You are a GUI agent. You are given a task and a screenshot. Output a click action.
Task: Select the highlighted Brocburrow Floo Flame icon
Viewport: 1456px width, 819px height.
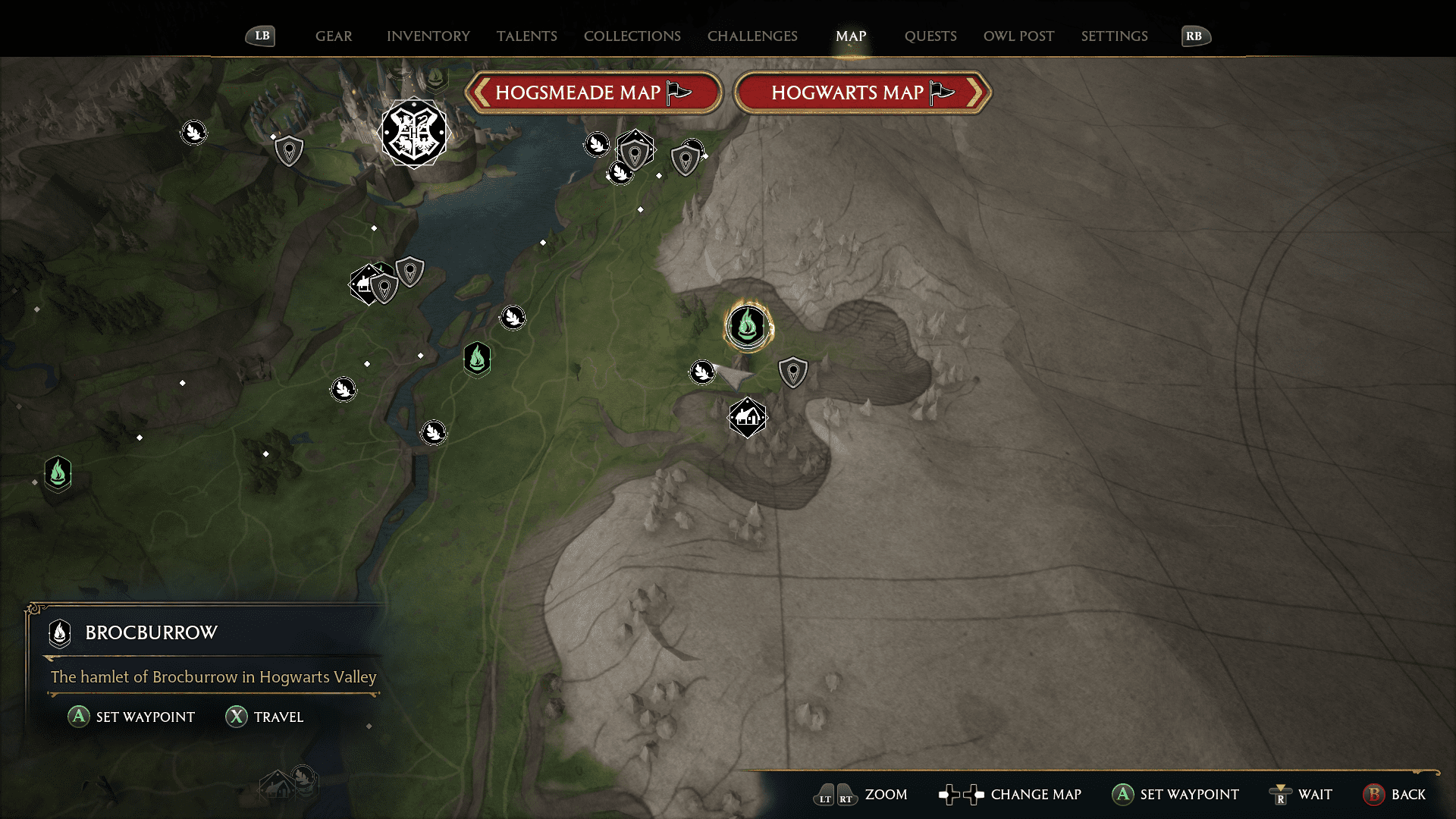(748, 327)
